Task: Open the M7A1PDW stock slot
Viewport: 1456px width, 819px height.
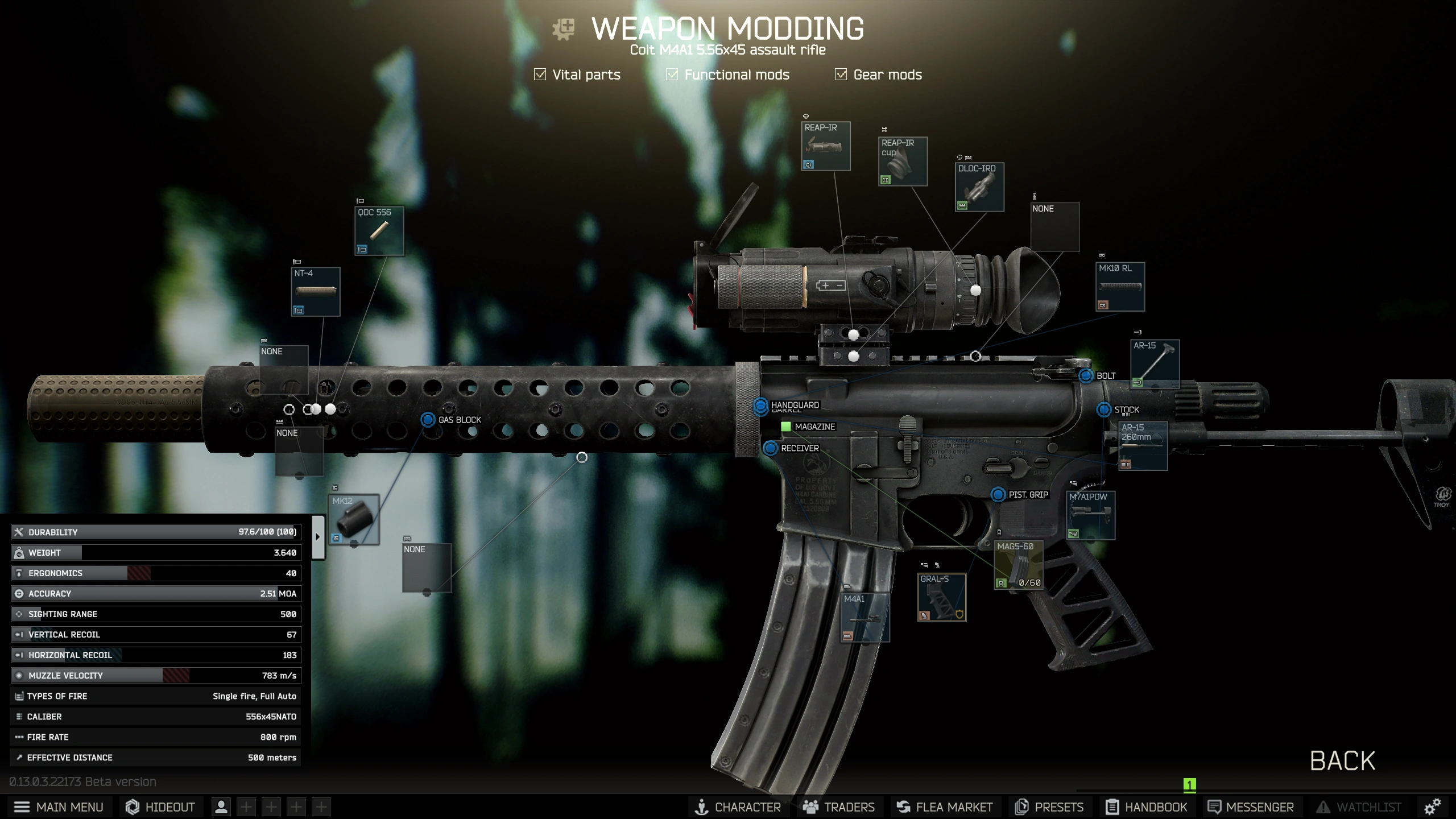Action: click(1090, 515)
